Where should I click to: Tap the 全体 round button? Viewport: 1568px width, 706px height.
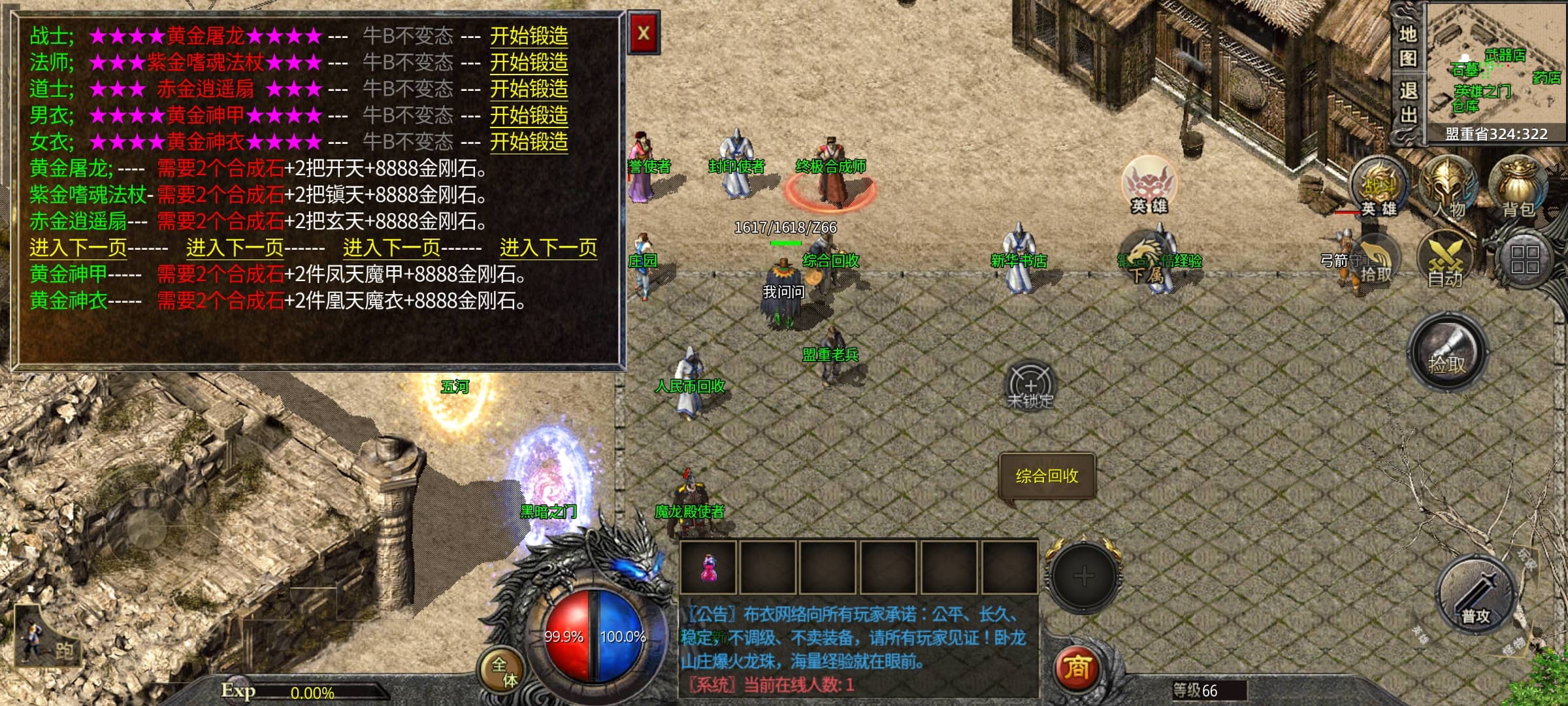click(503, 671)
